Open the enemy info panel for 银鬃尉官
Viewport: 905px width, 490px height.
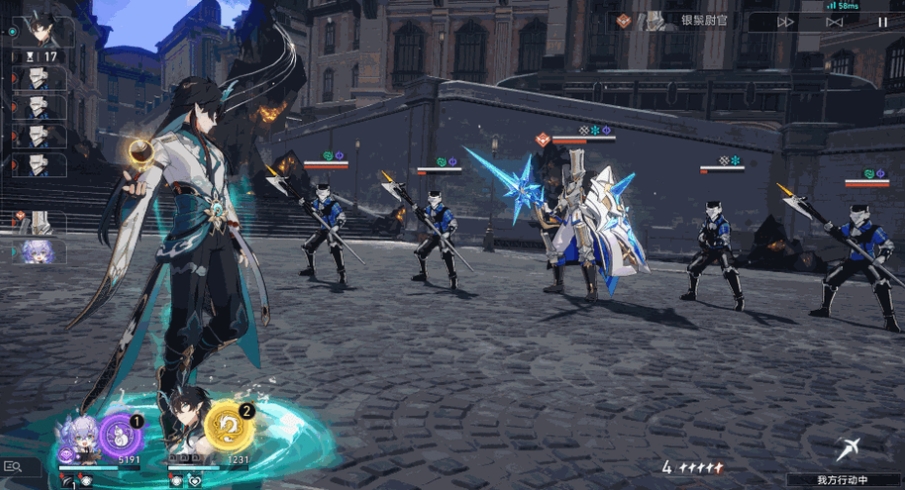(680, 21)
